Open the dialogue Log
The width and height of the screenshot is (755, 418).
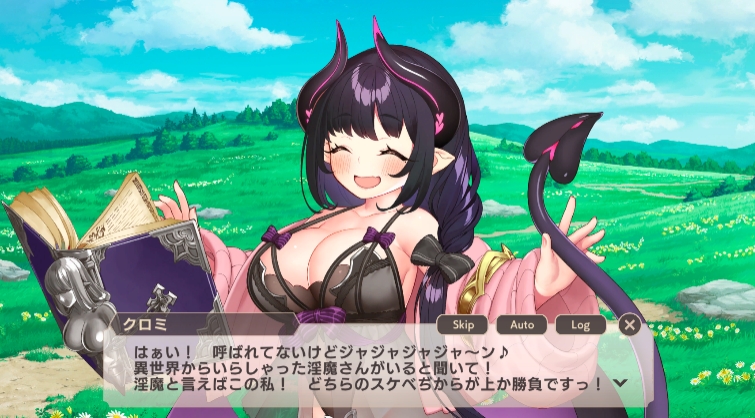[x=581, y=325]
